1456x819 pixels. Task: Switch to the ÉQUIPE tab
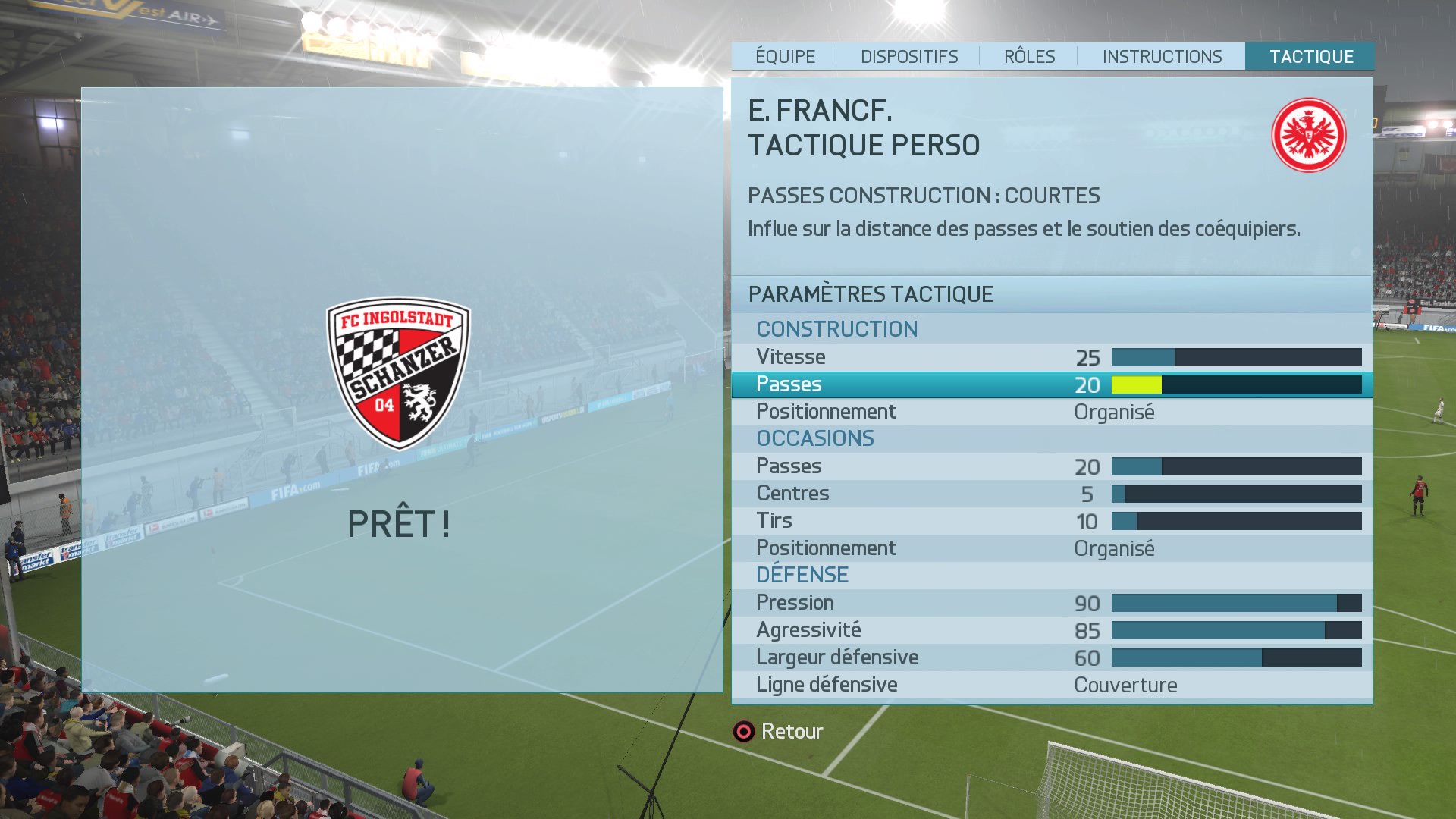[785, 57]
